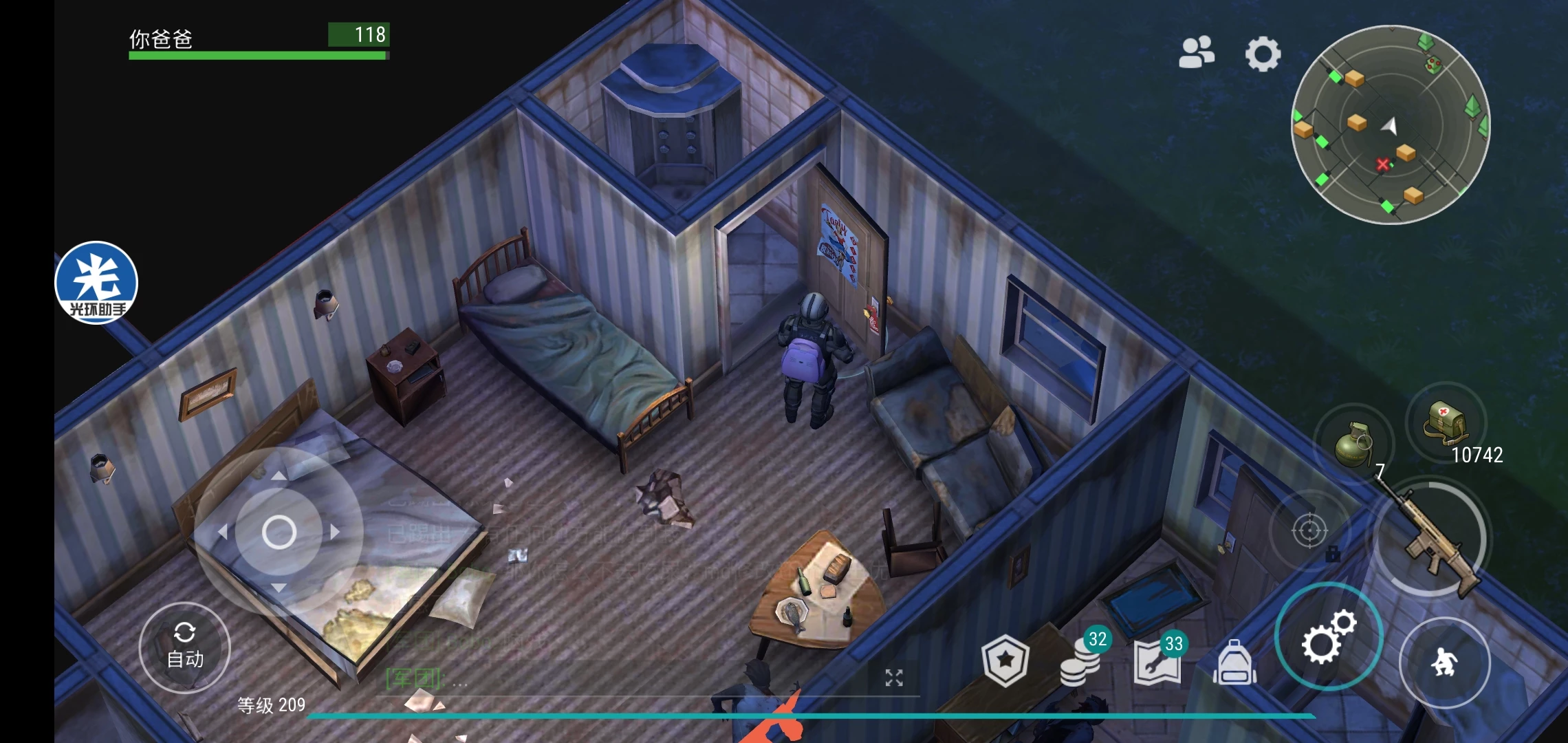Open the coins stack shop icon
The height and width of the screenshot is (743, 1568).
click(1081, 663)
